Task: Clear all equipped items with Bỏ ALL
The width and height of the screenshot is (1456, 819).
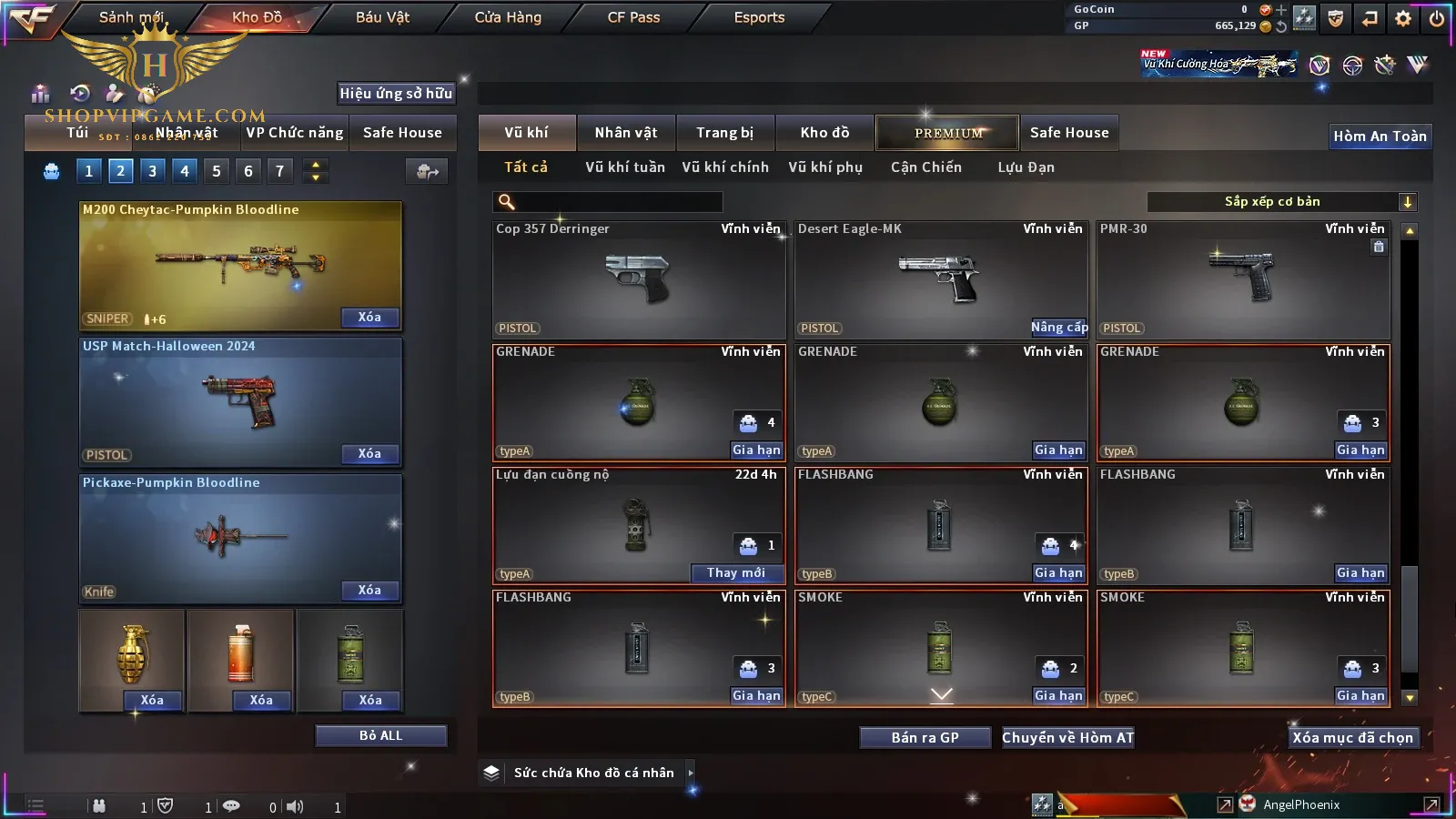Action: tap(380, 736)
